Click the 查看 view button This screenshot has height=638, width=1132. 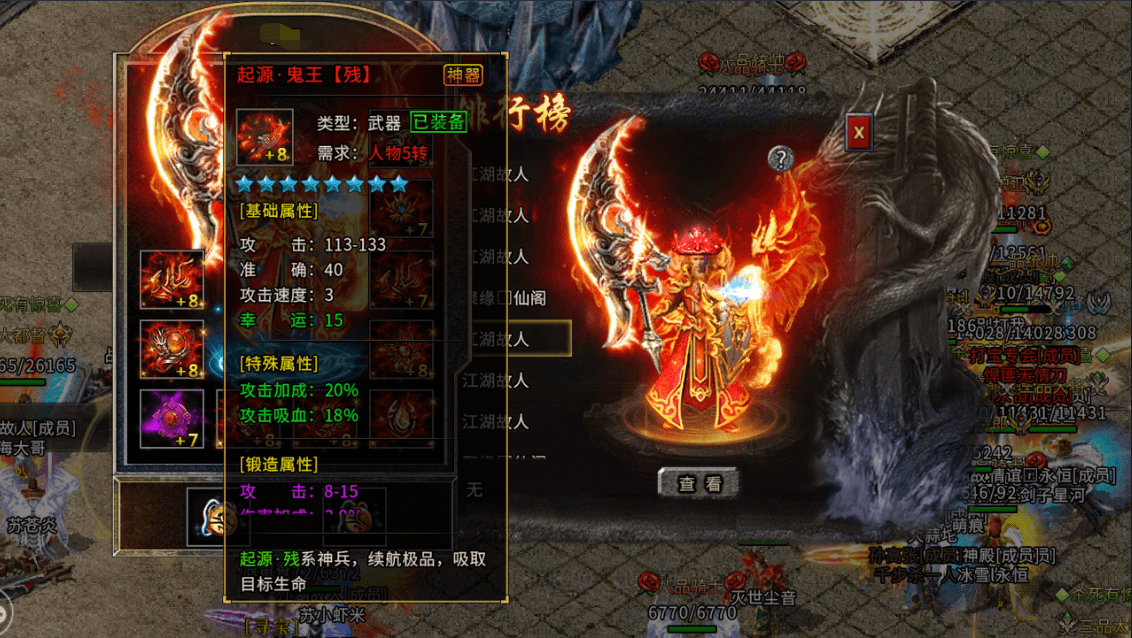click(x=699, y=483)
